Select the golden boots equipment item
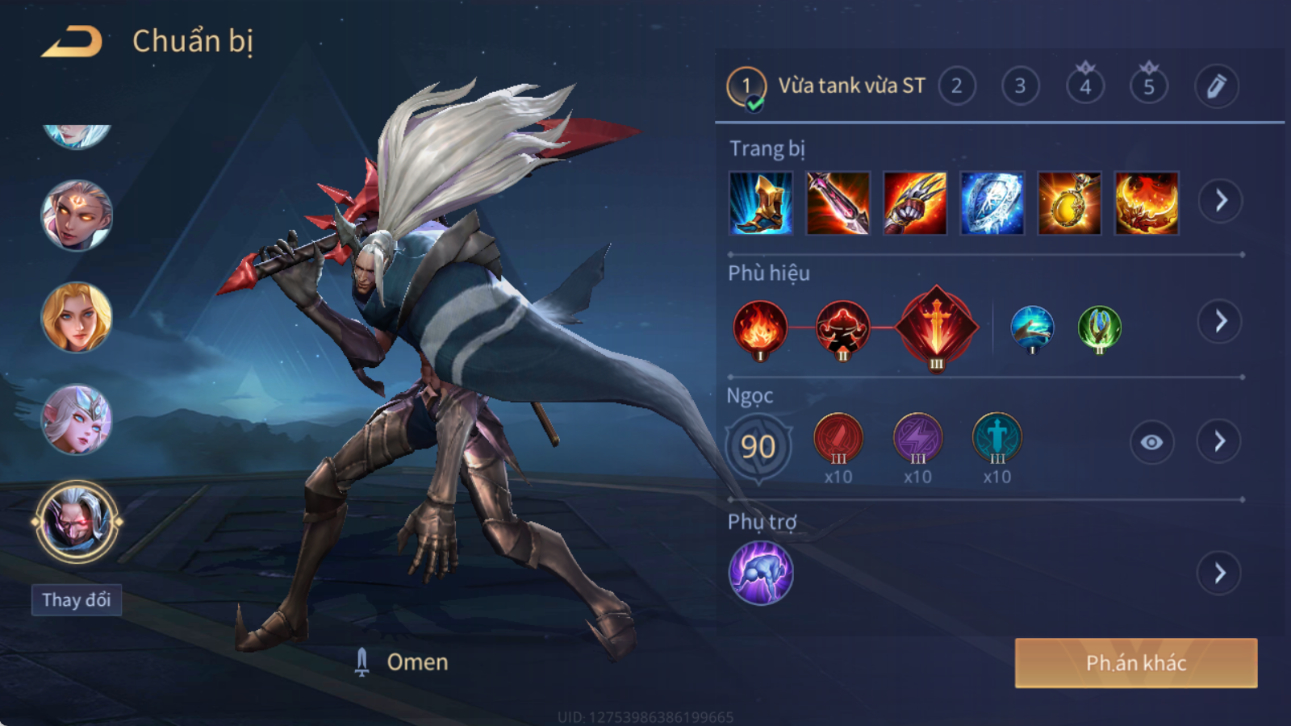 pos(761,203)
